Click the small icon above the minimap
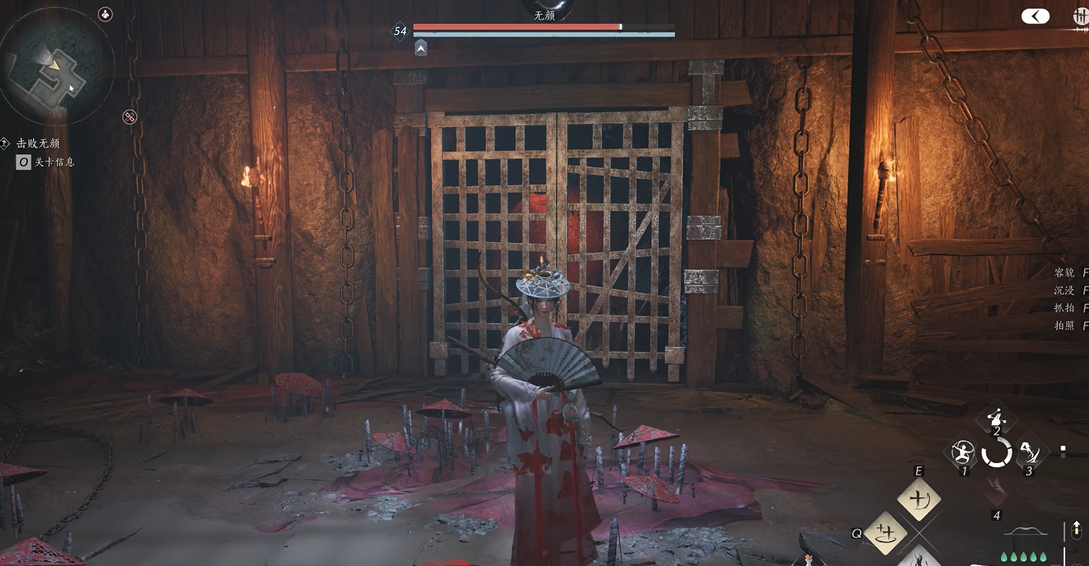1089x566 pixels. coord(106,14)
